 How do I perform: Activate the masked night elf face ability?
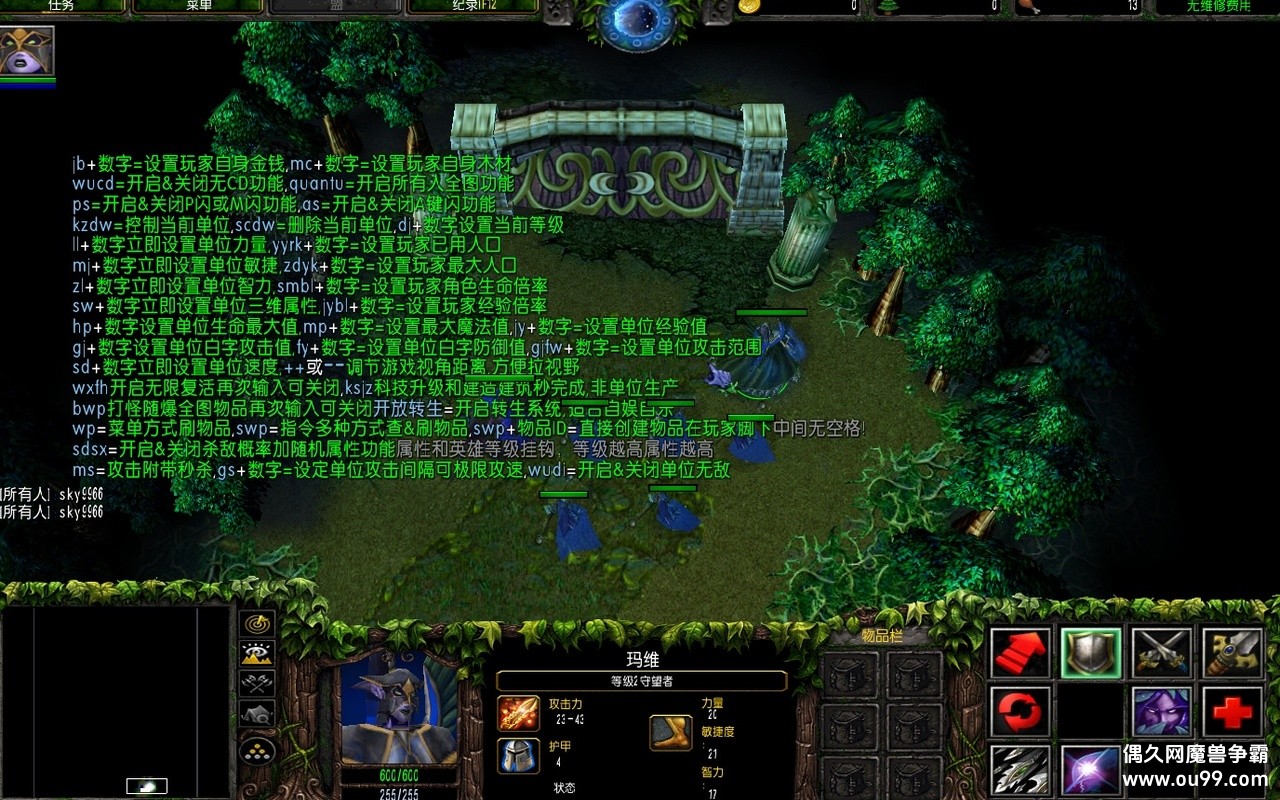tap(1161, 712)
